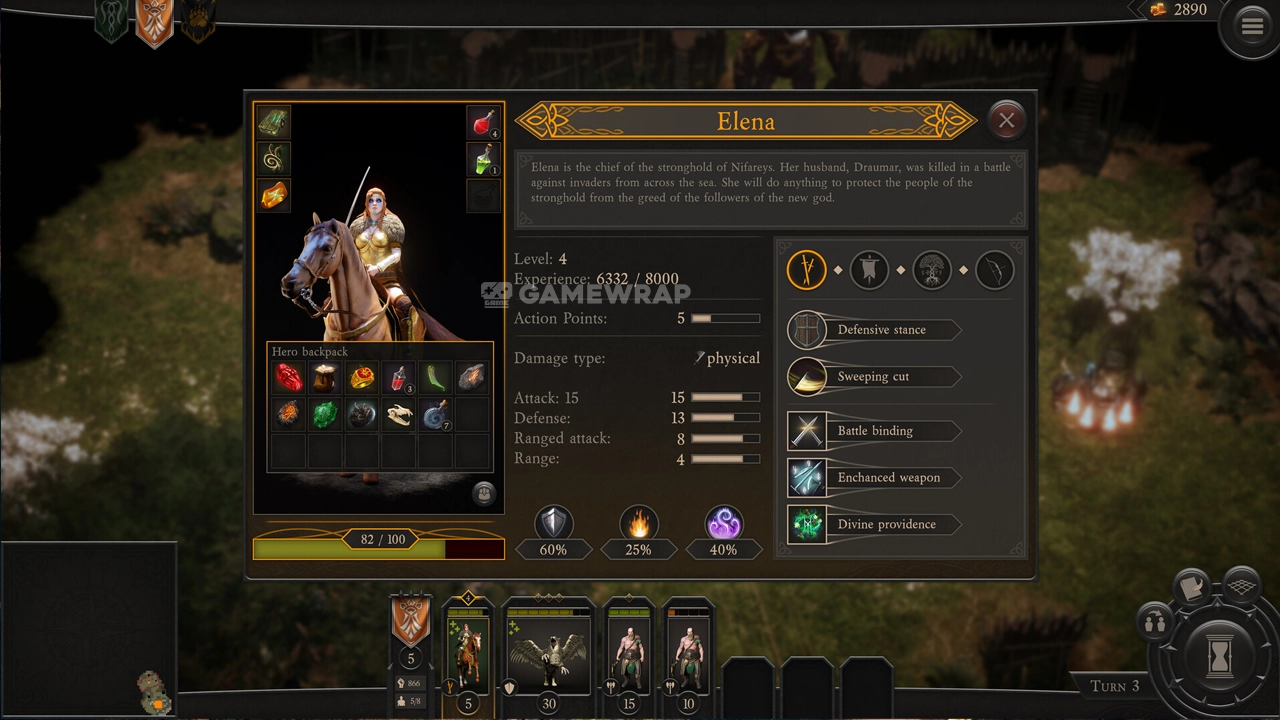Select the orange army banner
Screen dimensions: 1280x720
tap(410, 622)
